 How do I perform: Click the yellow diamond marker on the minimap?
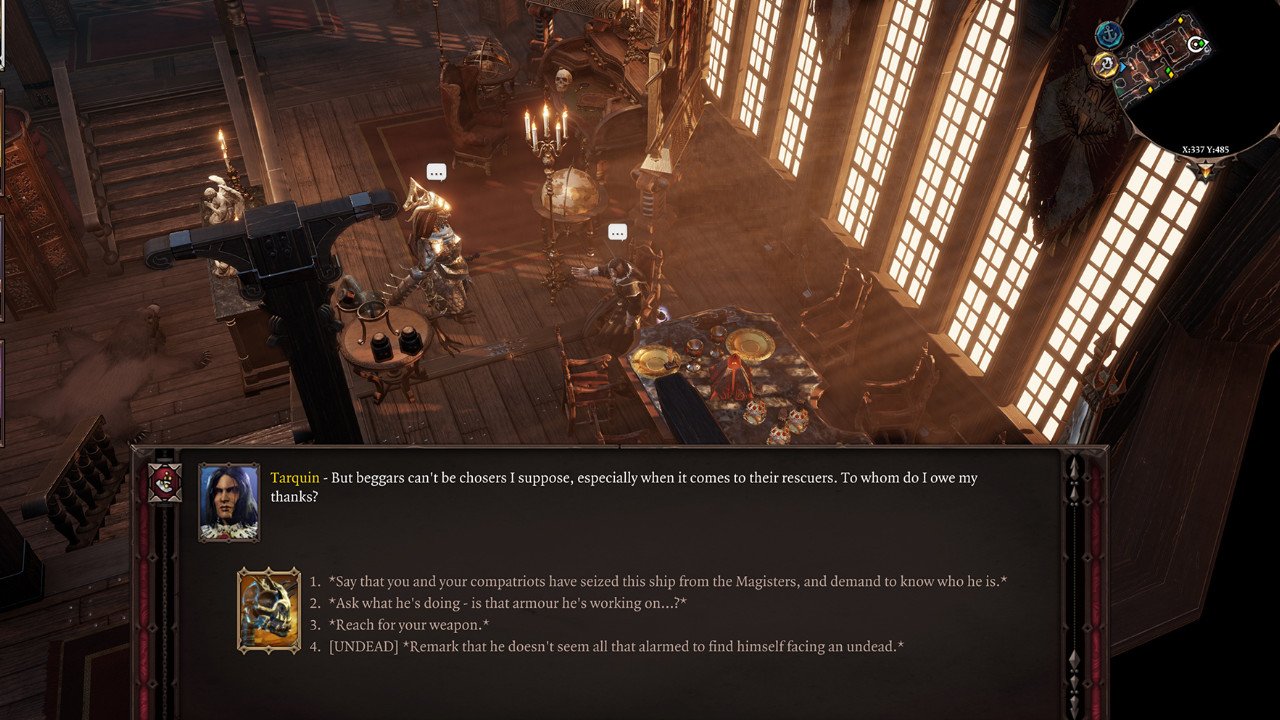[1179, 20]
